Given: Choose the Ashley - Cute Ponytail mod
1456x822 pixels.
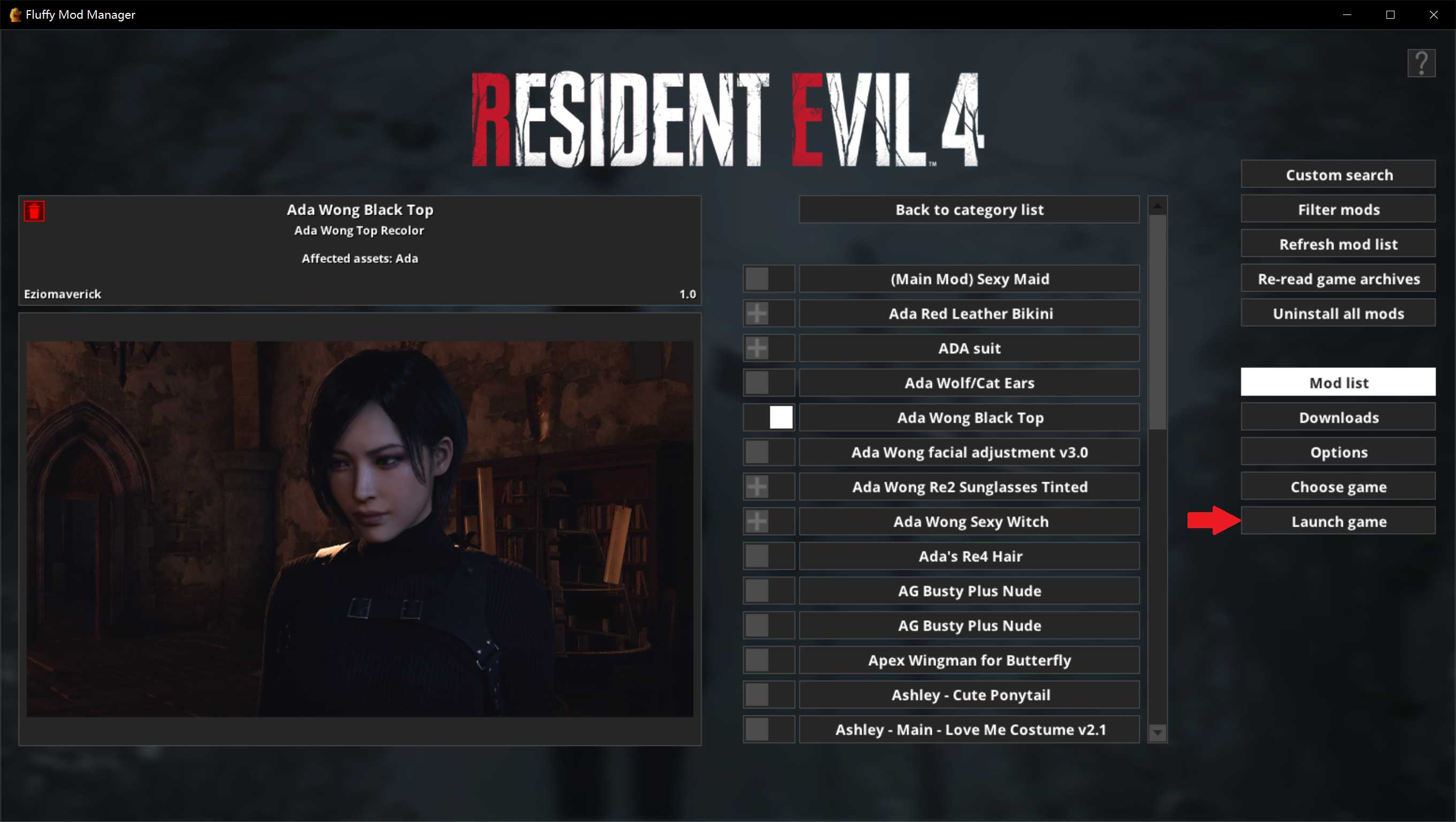Looking at the screenshot, I should point(969,694).
